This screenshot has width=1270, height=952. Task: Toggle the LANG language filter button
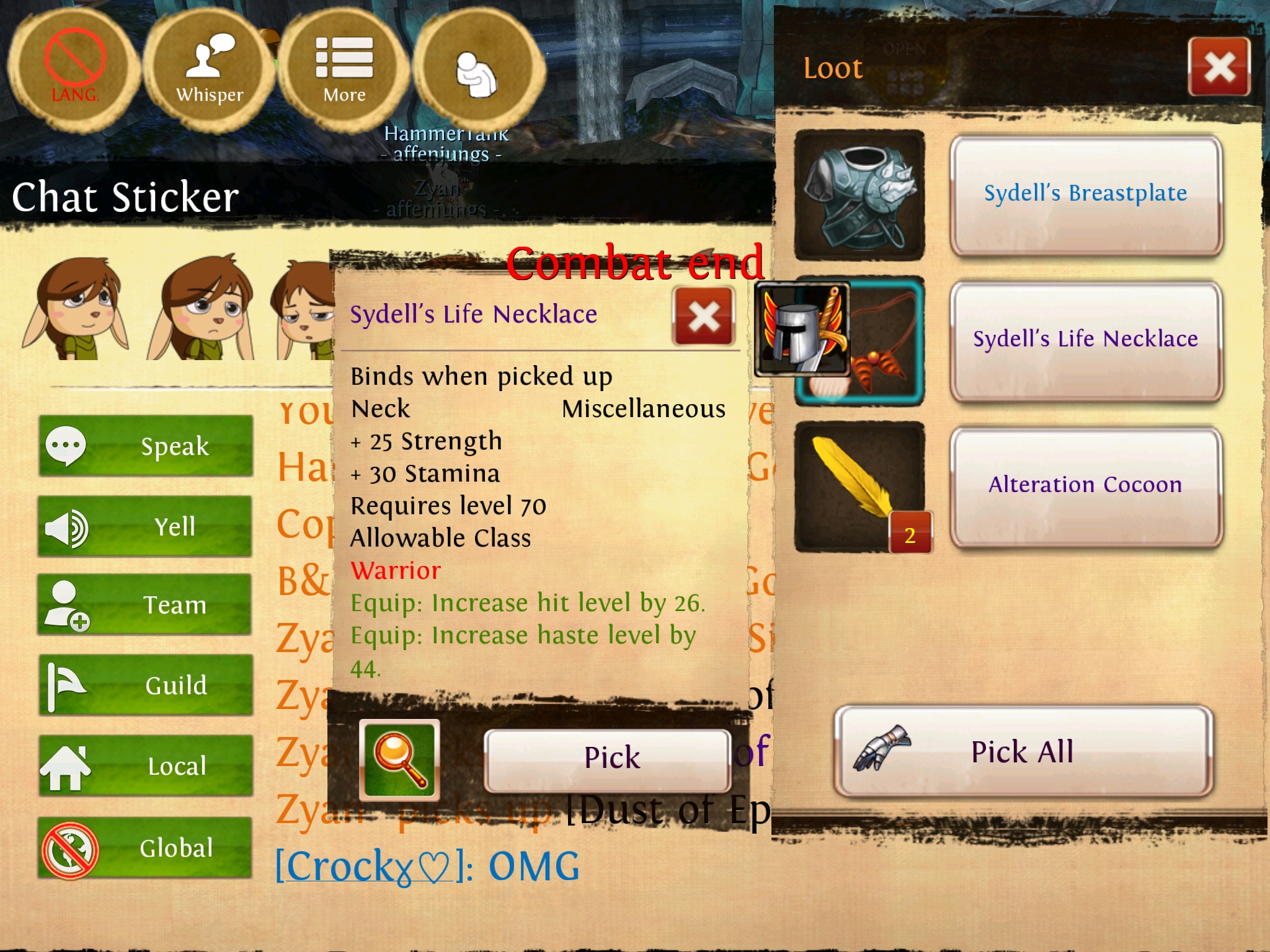74,69
